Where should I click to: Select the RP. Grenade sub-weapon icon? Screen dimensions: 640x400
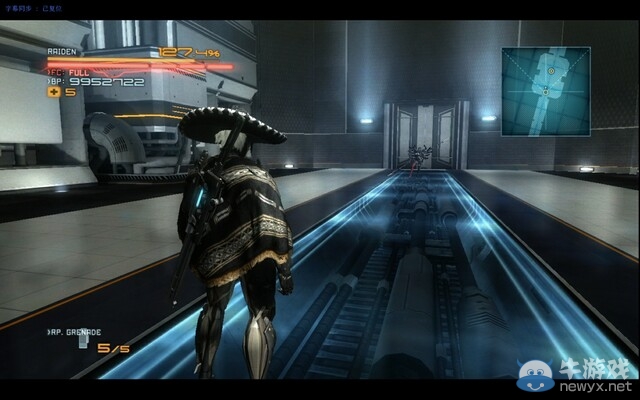[84, 345]
